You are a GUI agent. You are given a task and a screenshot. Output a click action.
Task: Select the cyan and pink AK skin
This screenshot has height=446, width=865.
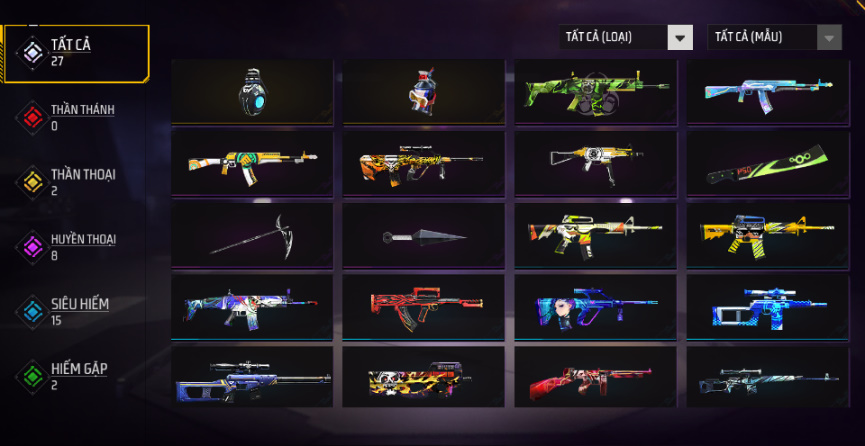coord(767,91)
